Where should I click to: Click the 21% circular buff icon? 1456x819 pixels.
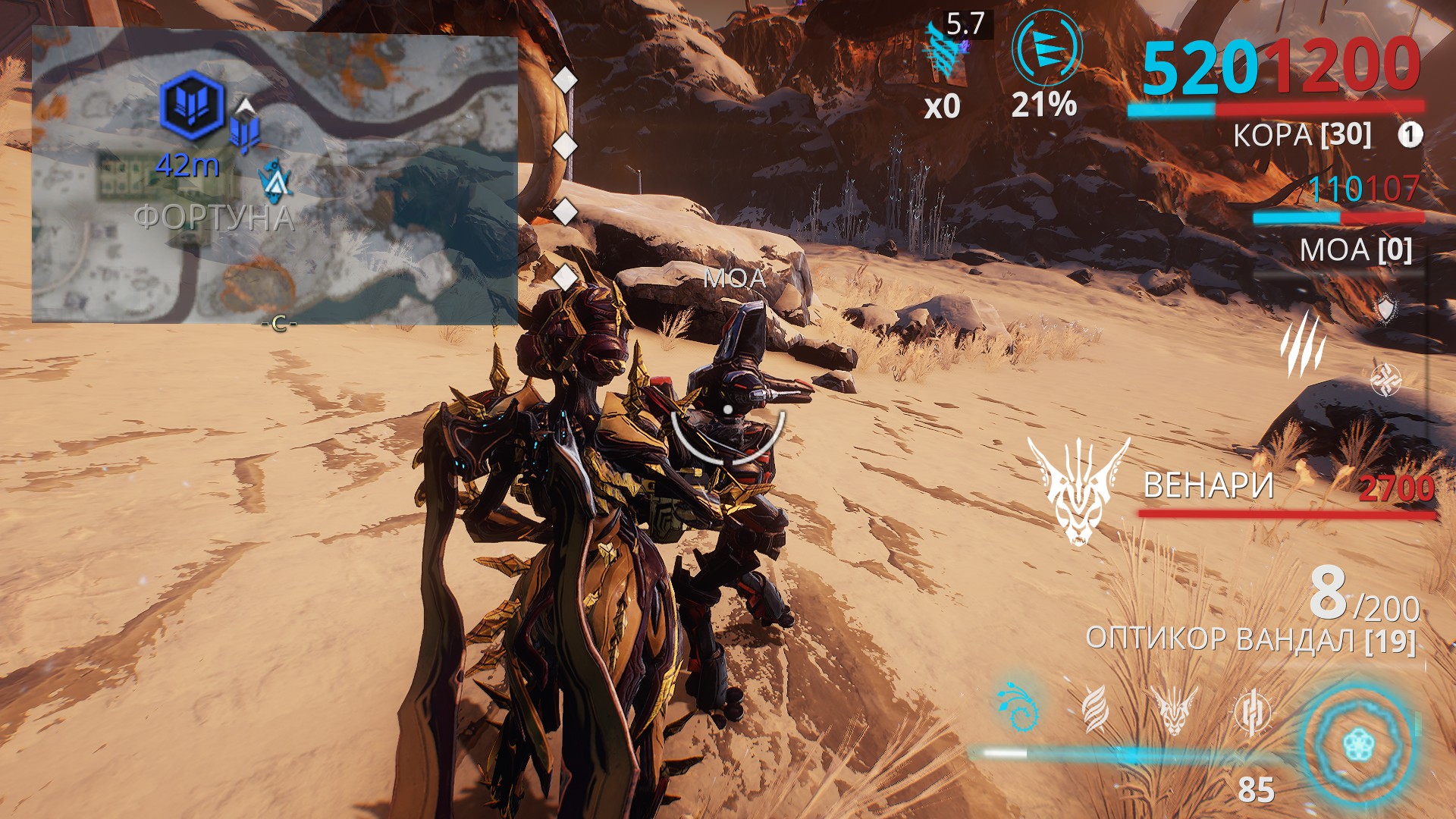point(1046,49)
